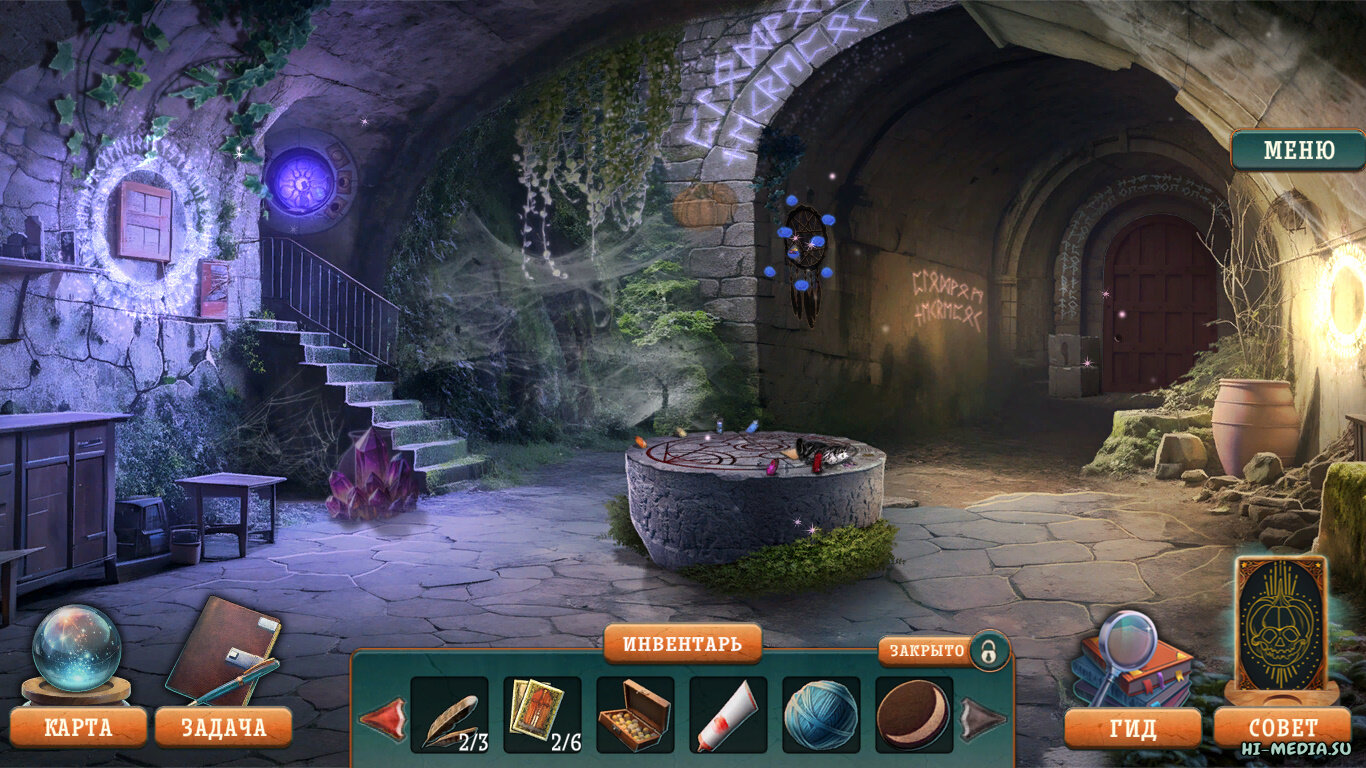1366x768 pixels.
Task: Open the МЕНЮ button
Action: pyautogui.click(x=1298, y=151)
